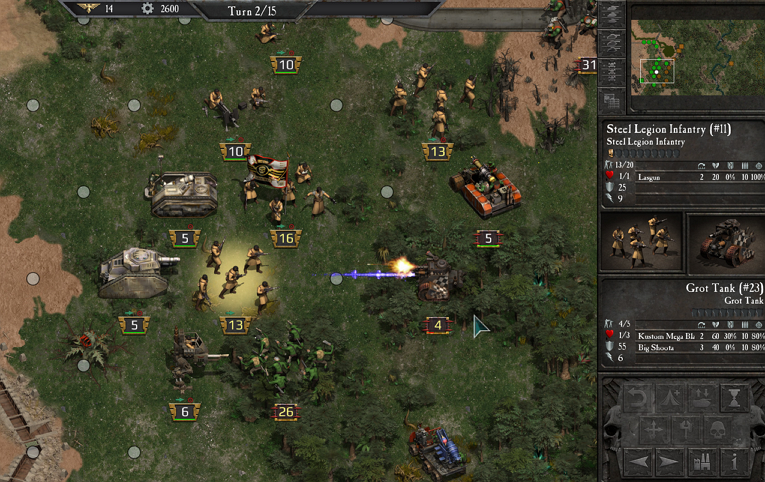Click the tank embark/disembark button
The image size is (765, 482).
[703, 400]
